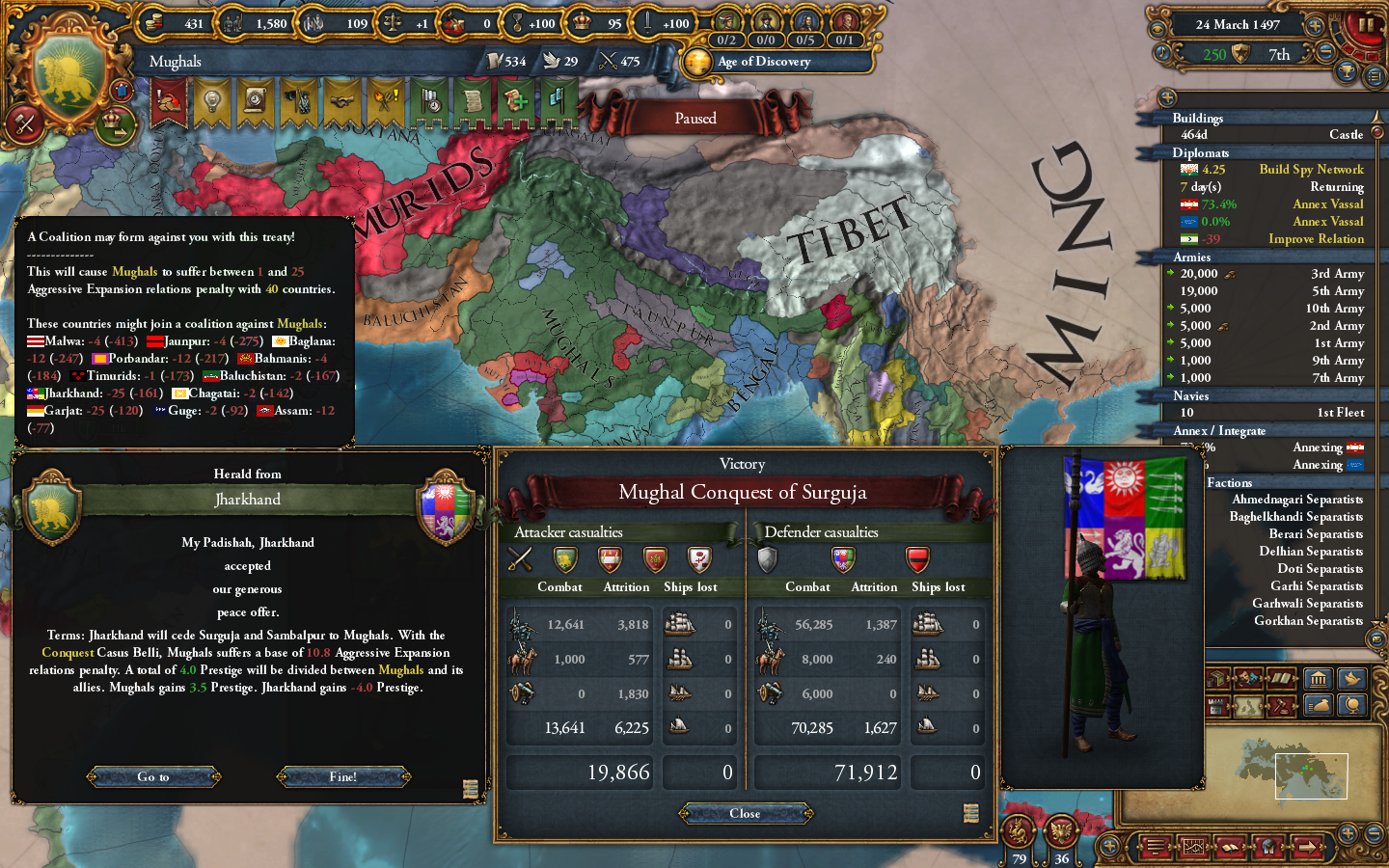Close the Mughal Conquest of Surguja victory screen
The width and height of the screenshot is (1389, 868).
click(x=745, y=813)
